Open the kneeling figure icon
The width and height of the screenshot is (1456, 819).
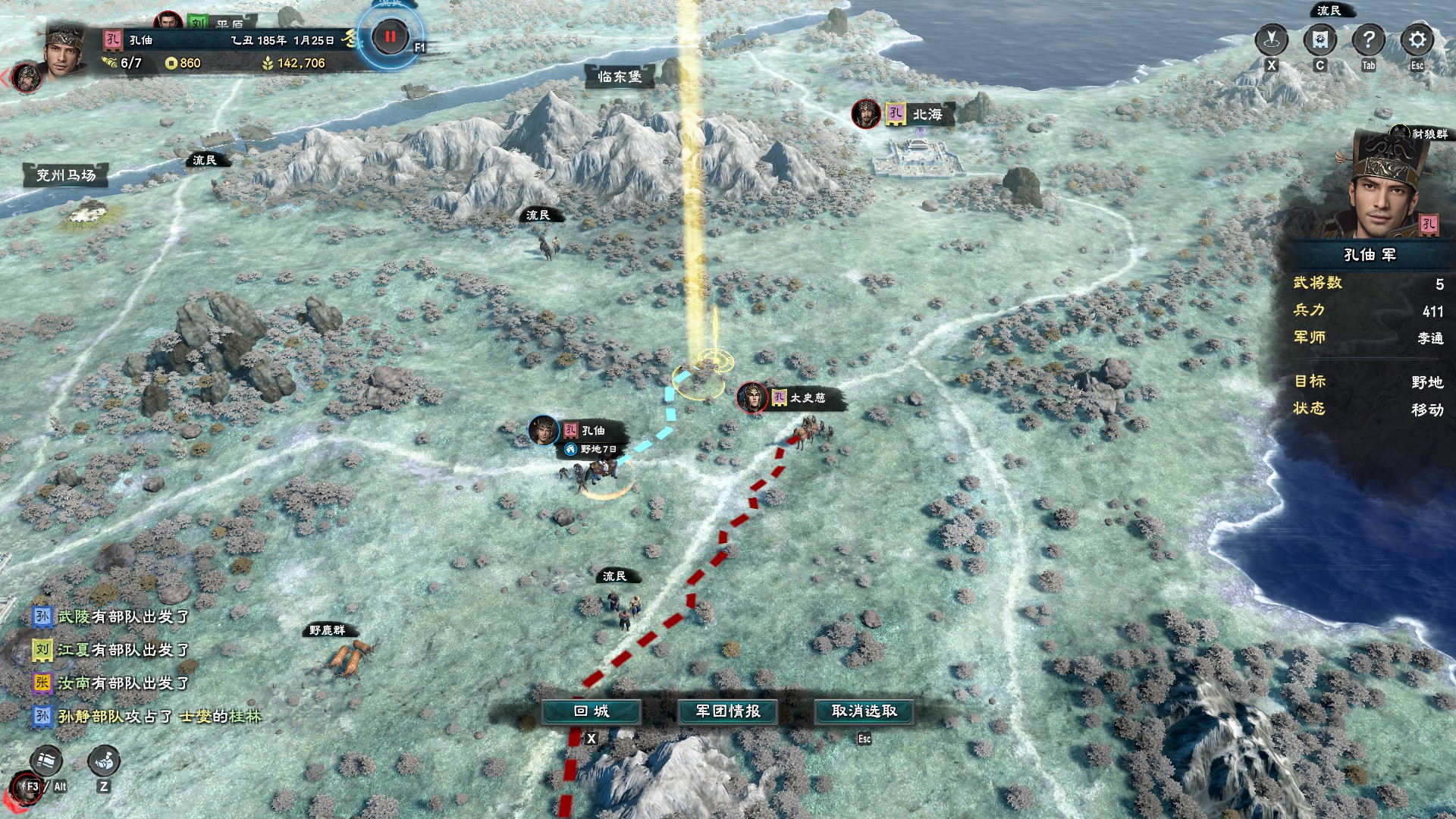pos(104,761)
